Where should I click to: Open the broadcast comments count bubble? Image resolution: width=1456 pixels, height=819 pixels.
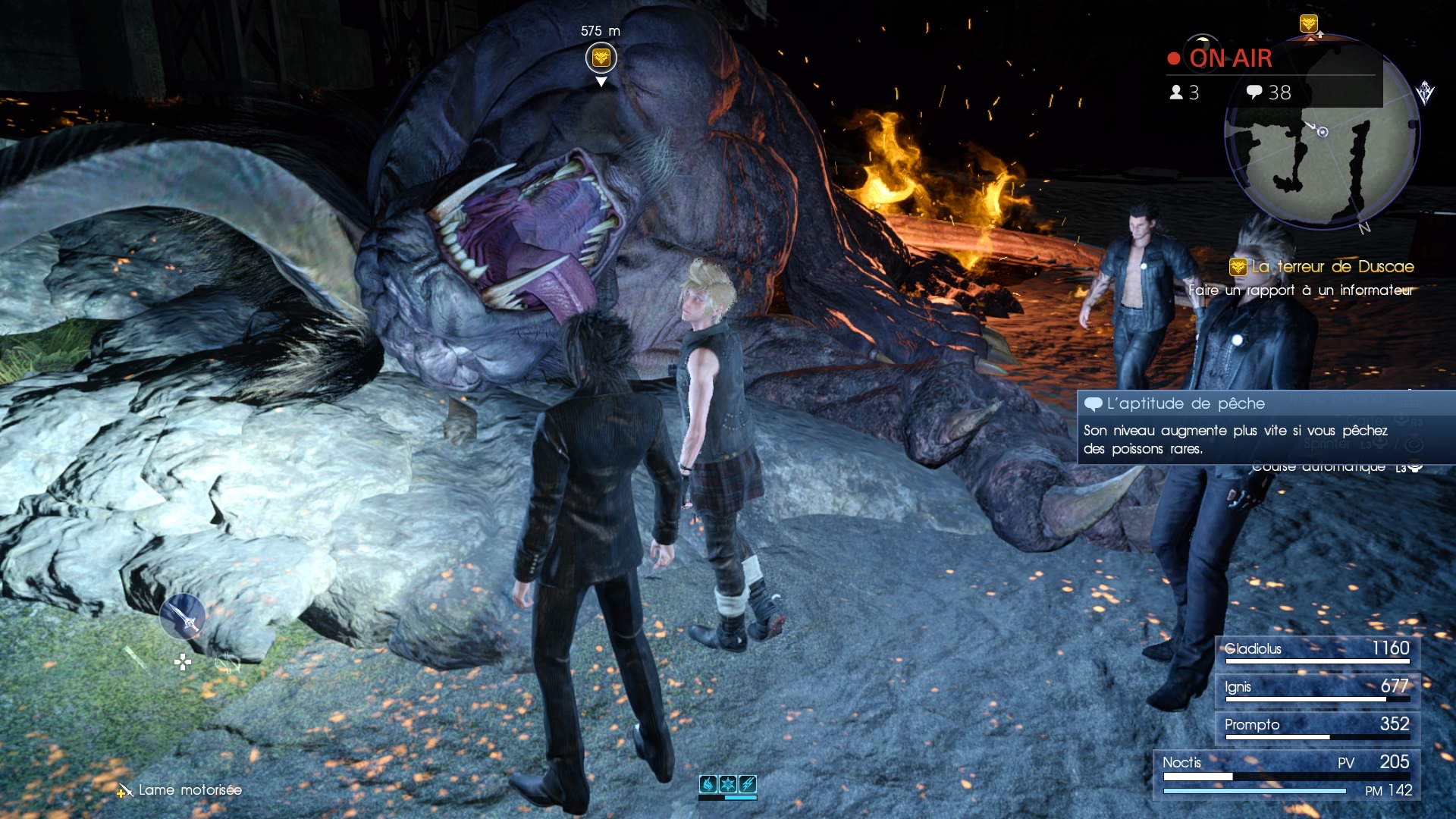coord(1268,93)
